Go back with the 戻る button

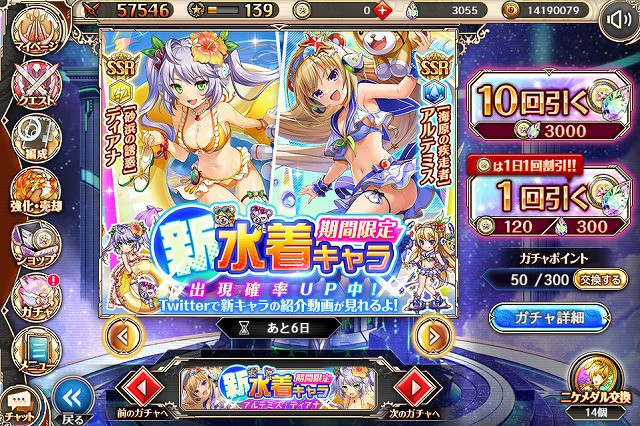(69, 396)
